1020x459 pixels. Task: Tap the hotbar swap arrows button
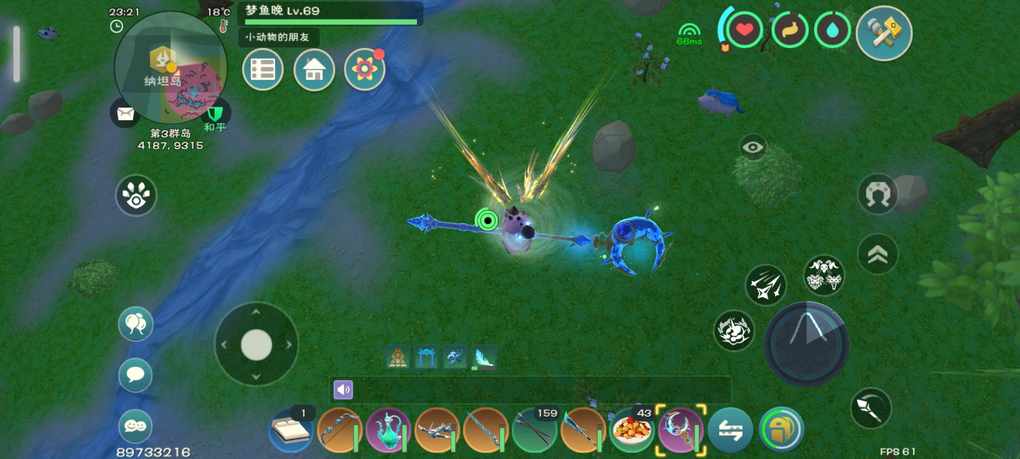pyautogui.click(x=731, y=431)
